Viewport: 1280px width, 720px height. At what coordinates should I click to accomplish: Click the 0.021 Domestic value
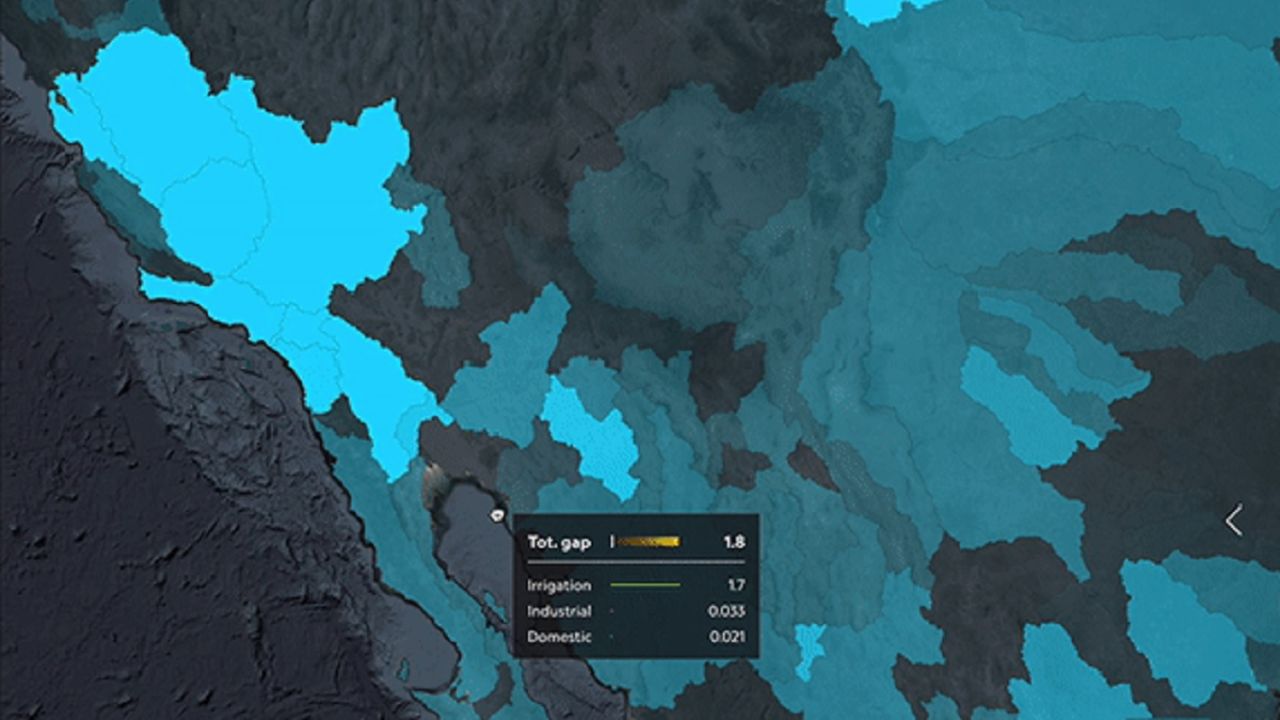pyautogui.click(x=729, y=634)
